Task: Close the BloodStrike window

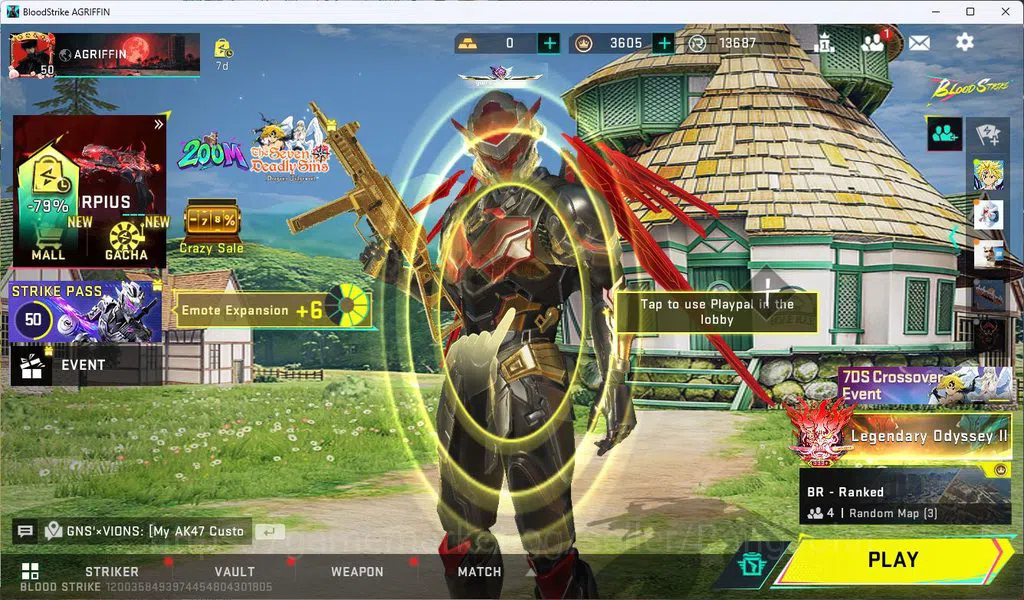Action: [x=1001, y=11]
